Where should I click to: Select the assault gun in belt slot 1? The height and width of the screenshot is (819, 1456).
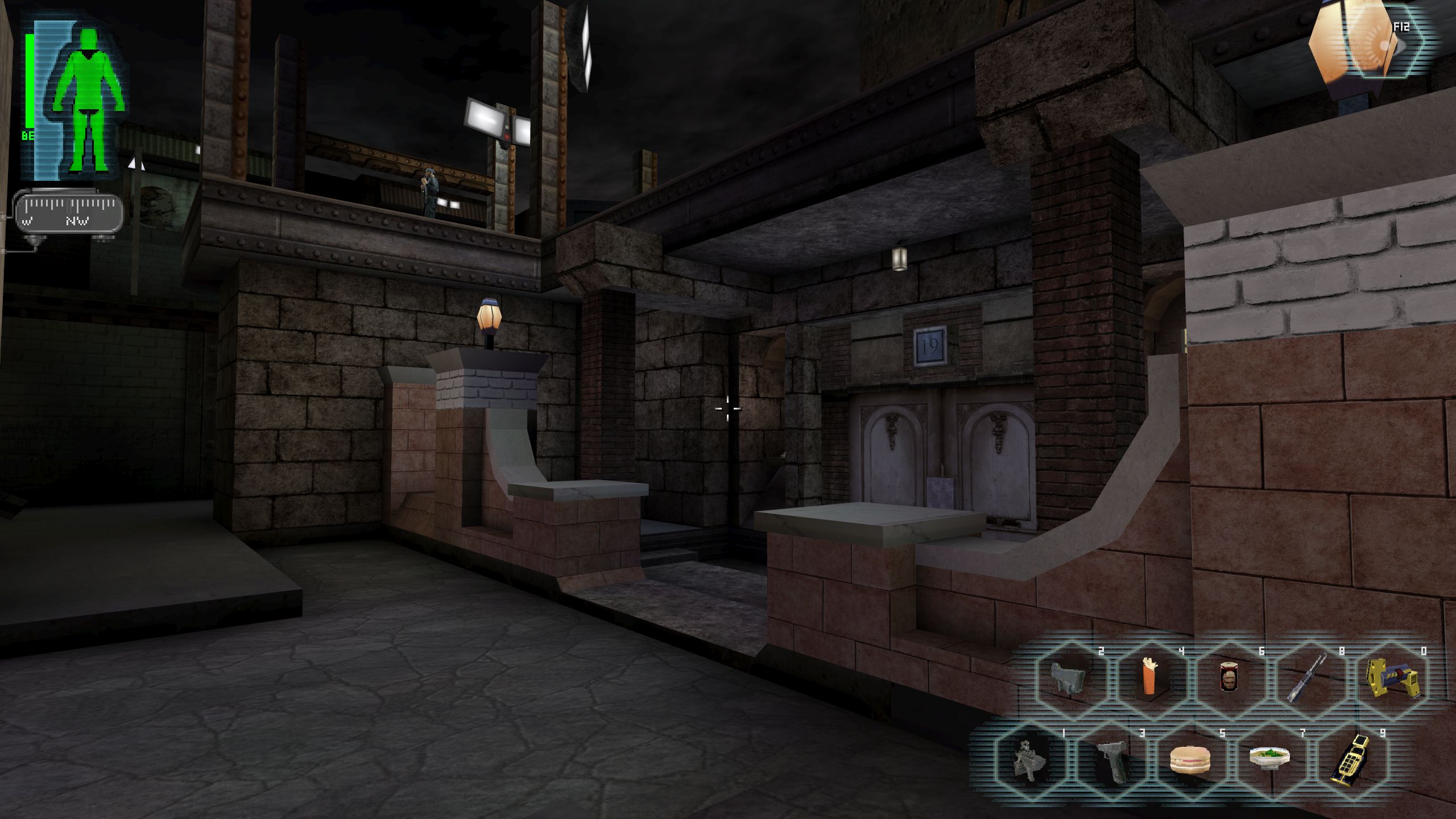point(1029,760)
